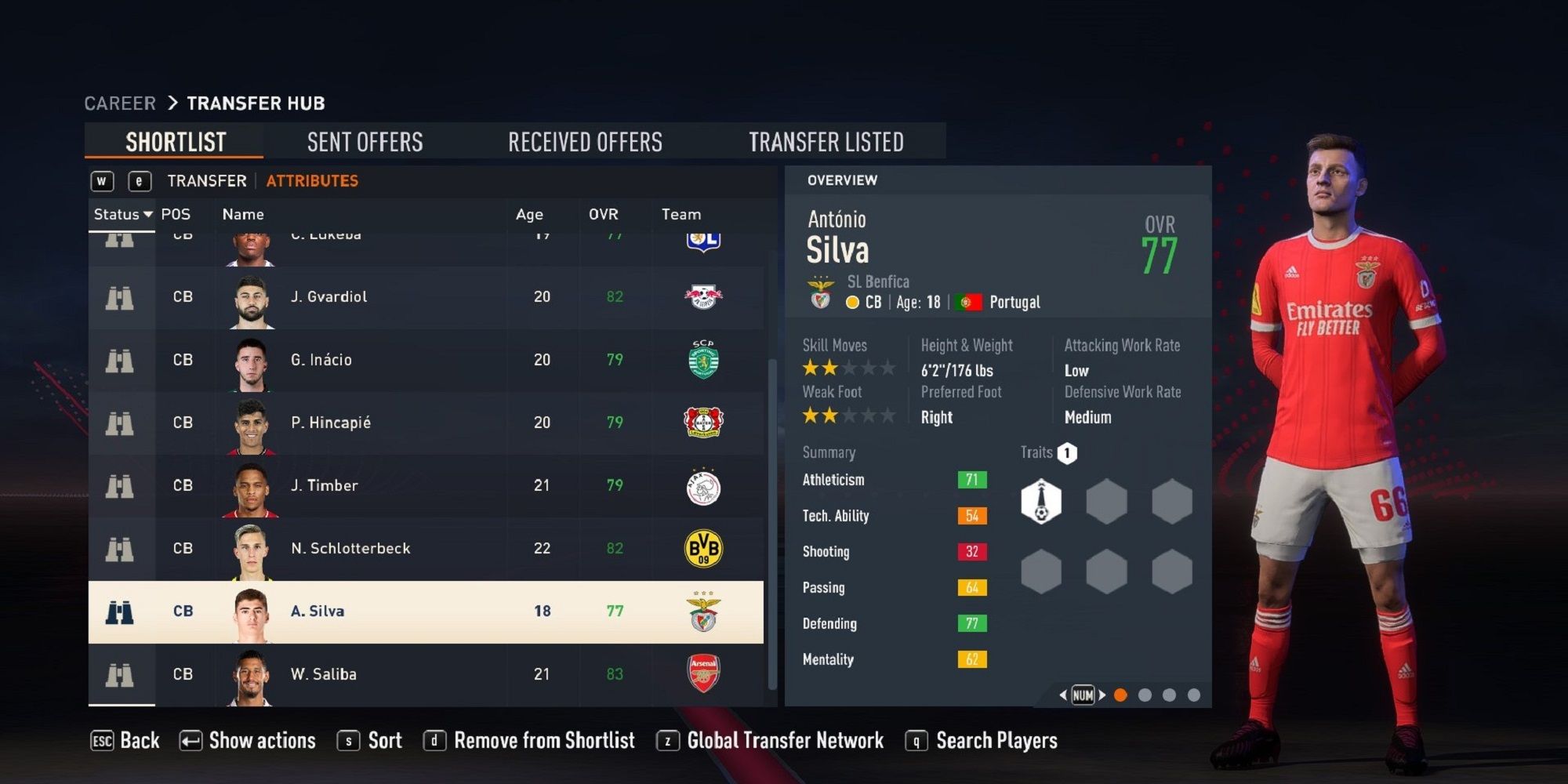Select the second pagination dot under the overview
Viewport: 1568px width, 784px height.
pos(1145,694)
